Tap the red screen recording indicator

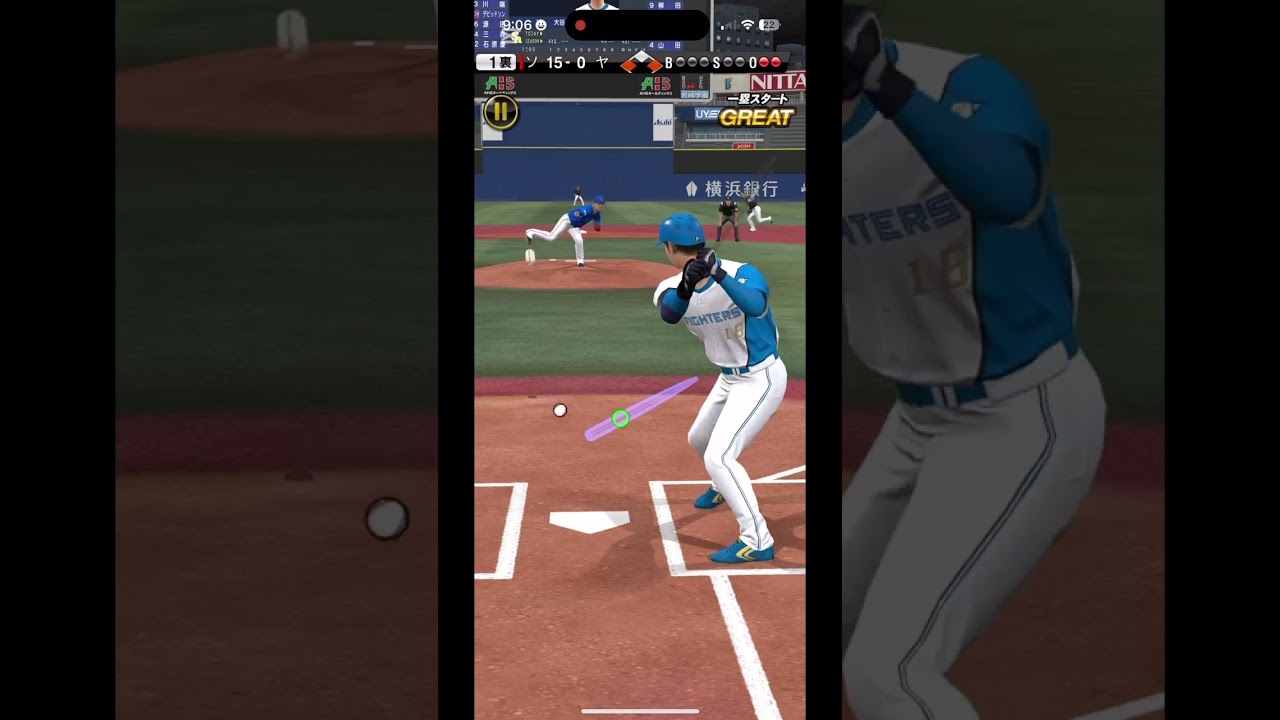click(x=580, y=25)
